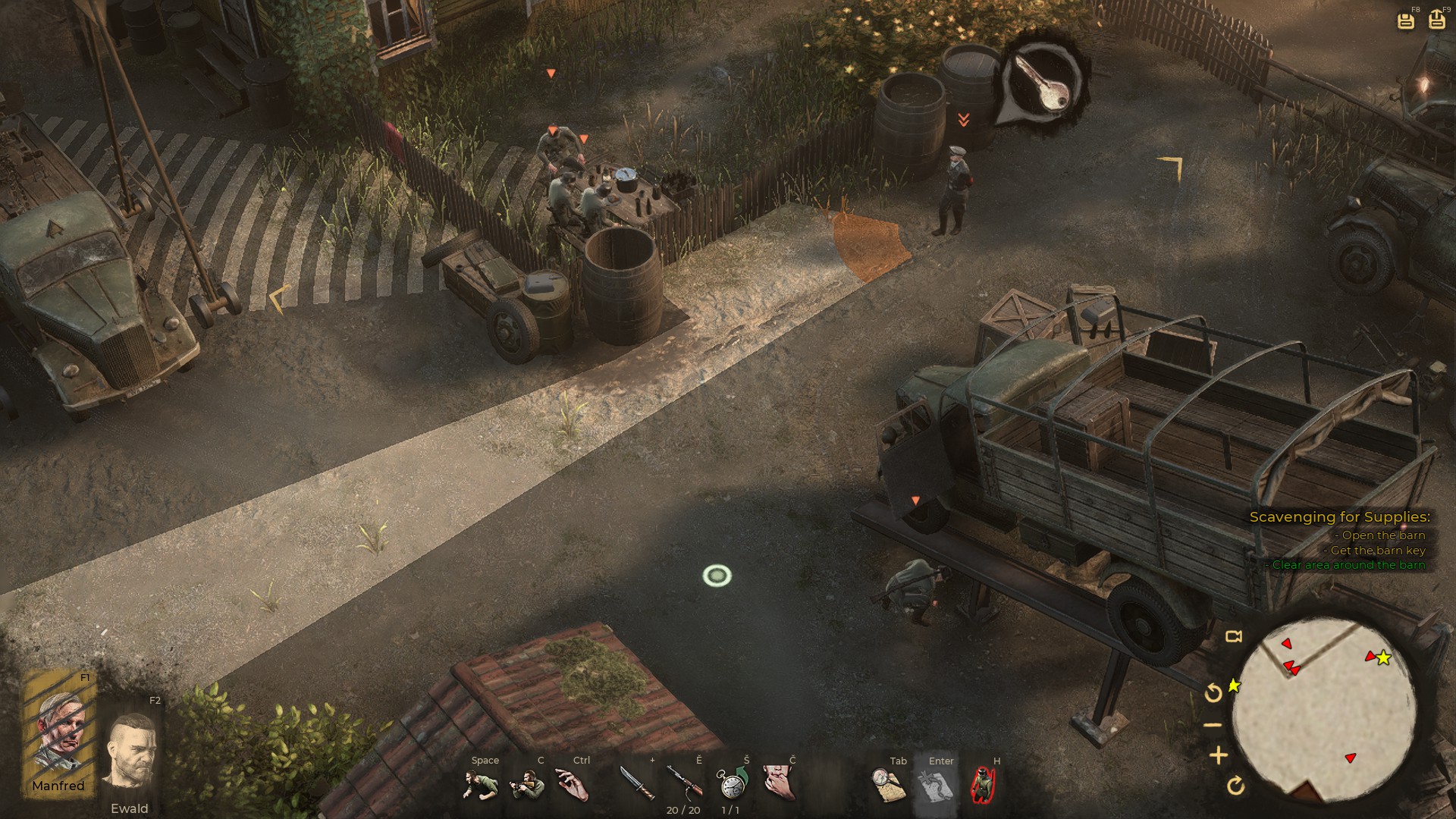
Task: Zoom in the minimap with the plus button
Action: point(1218,754)
